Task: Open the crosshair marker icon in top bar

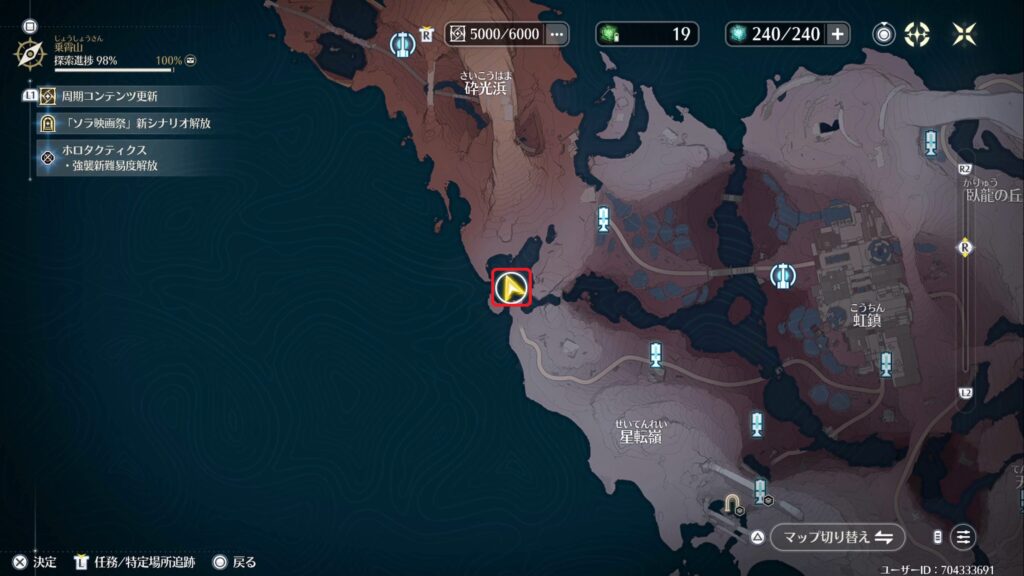Action: [917, 34]
